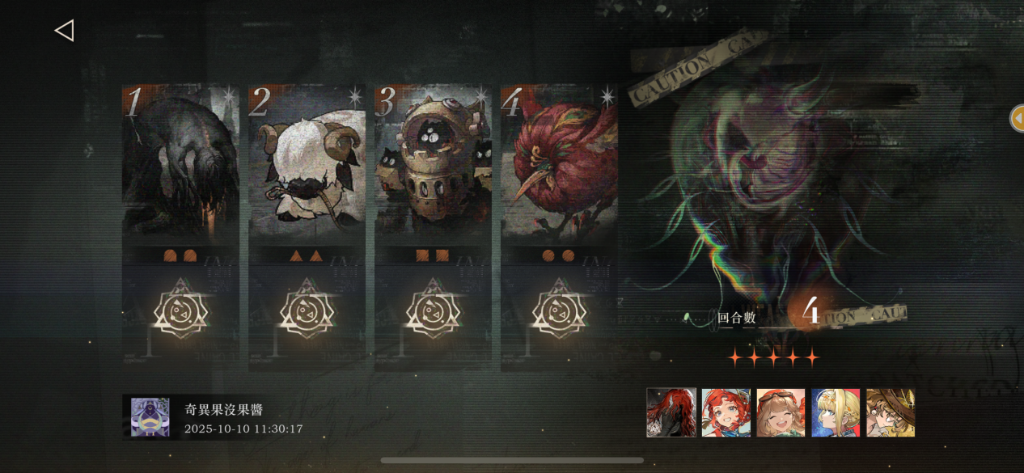This screenshot has height=473, width=1024.
Task: View the boss artwork under the caution tape
Action: 770,180
